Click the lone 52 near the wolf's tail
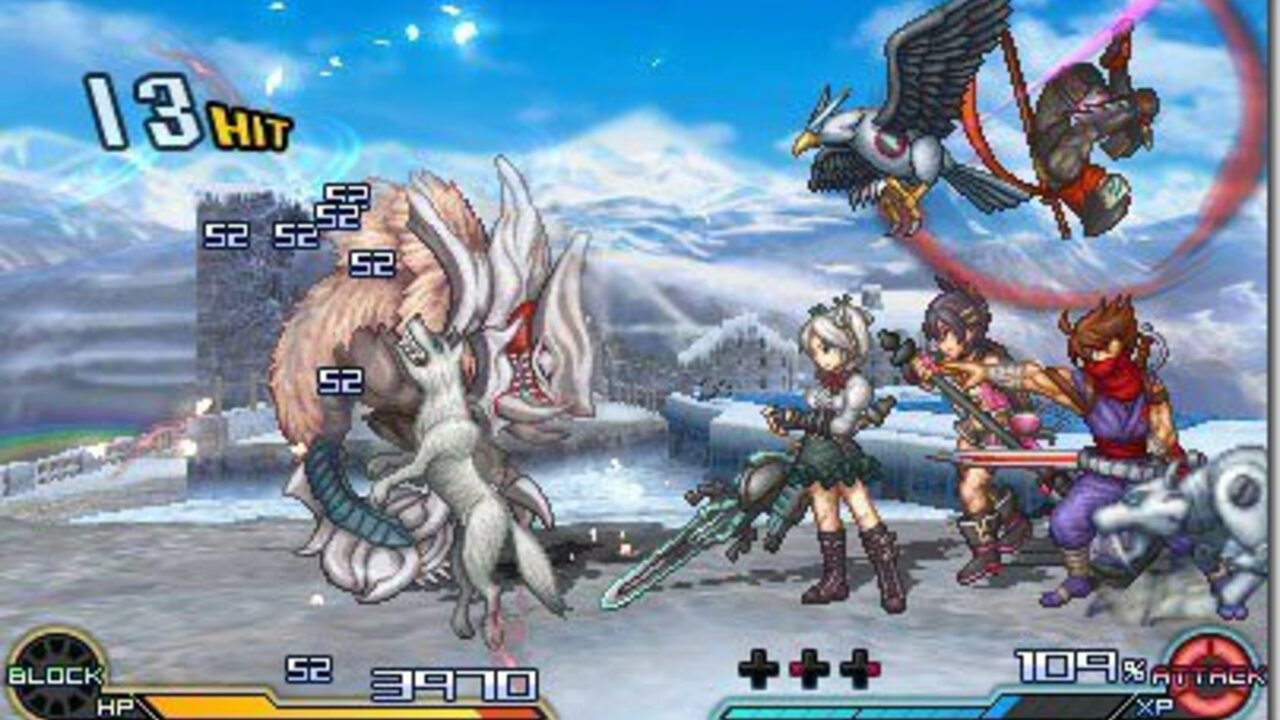 pyautogui.click(x=340, y=380)
